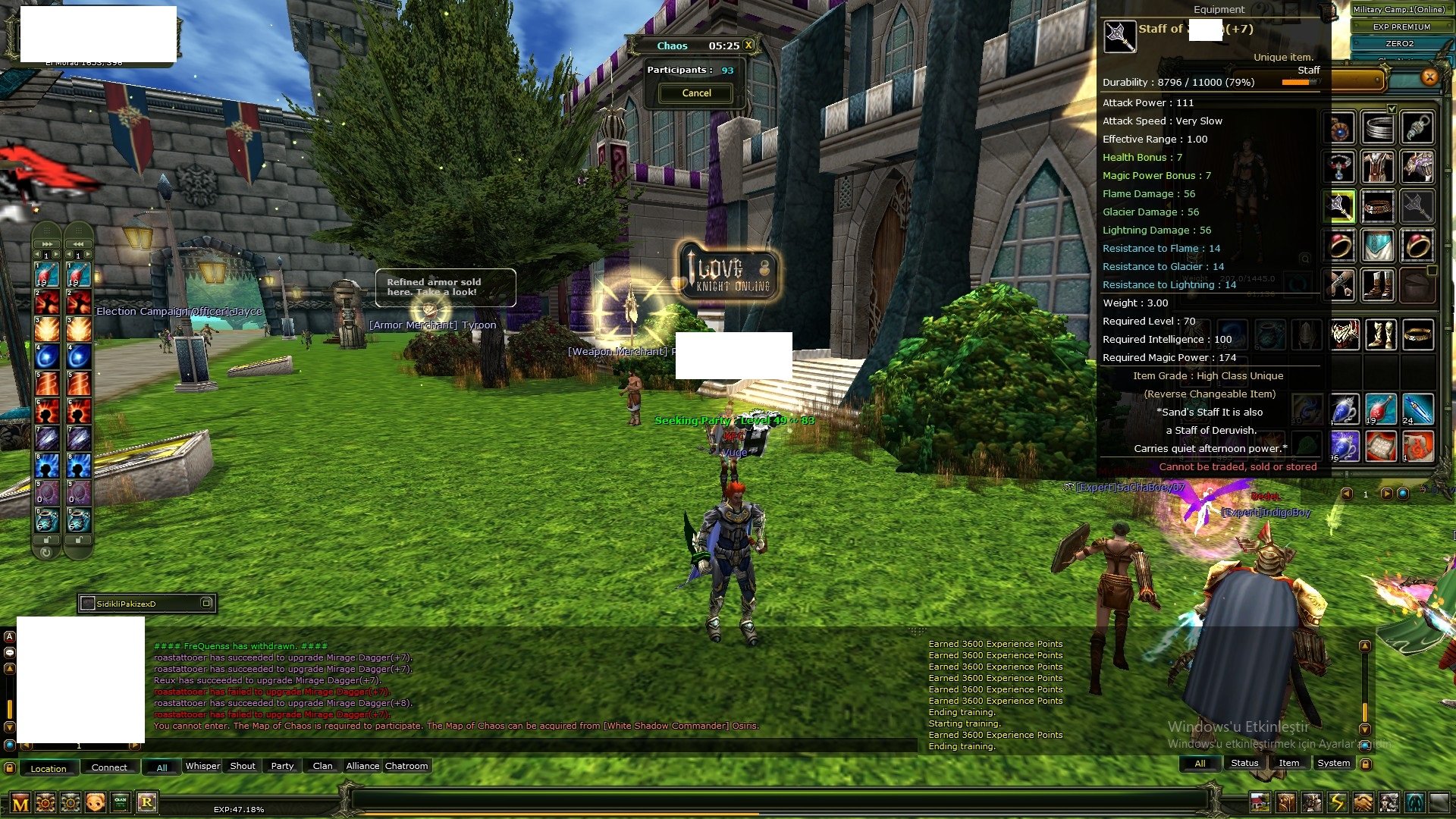The height and width of the screenshot is (819, 1456).
Task: Open the Whisper chat tab
Action: [202, 767]
